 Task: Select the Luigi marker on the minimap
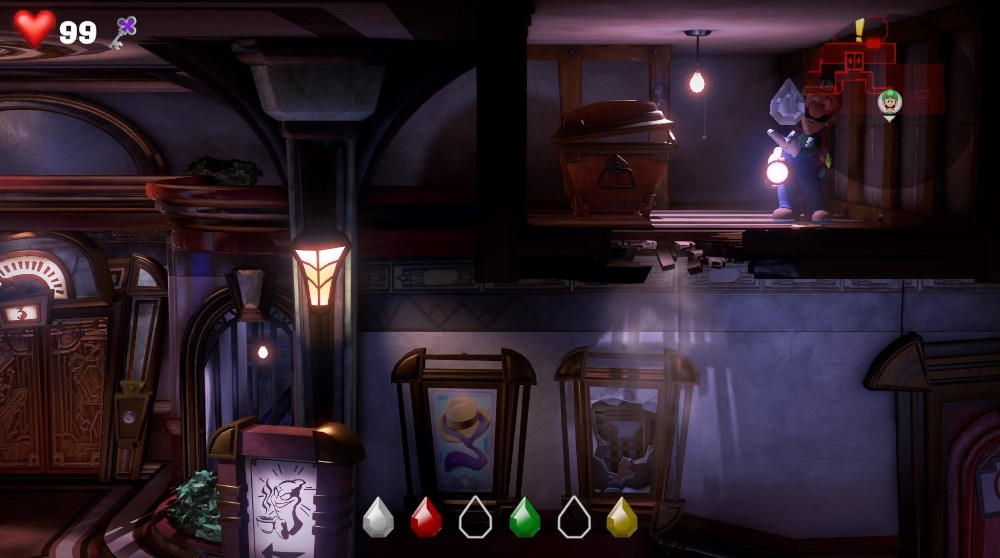[x=889, y=101]
